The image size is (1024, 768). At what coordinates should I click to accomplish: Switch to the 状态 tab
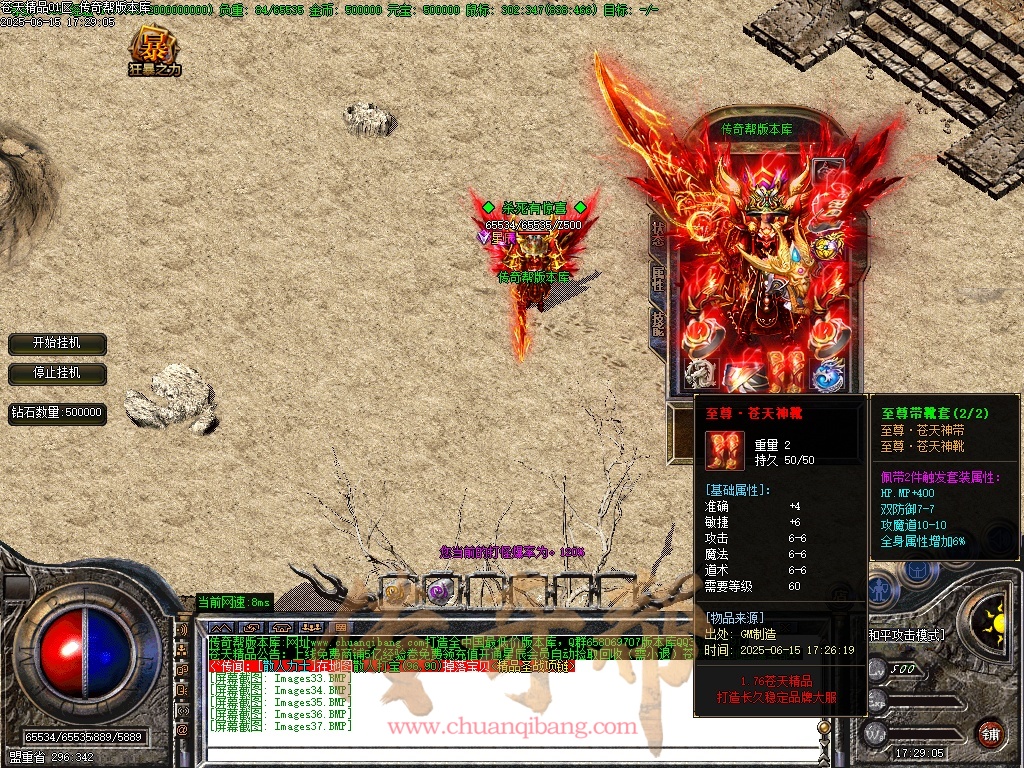tap(658, 231)
